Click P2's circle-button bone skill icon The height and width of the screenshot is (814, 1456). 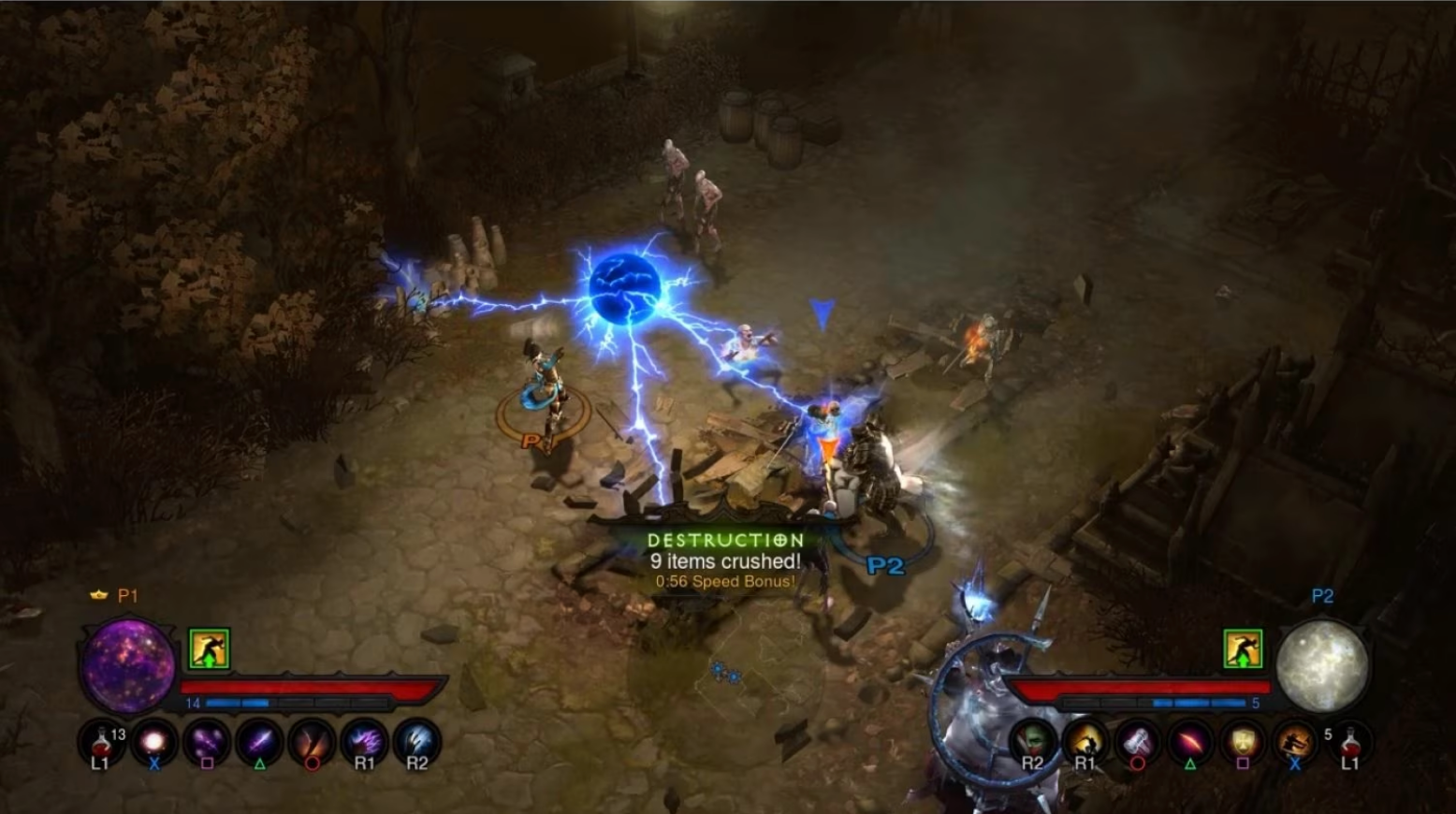point(1137,742)
